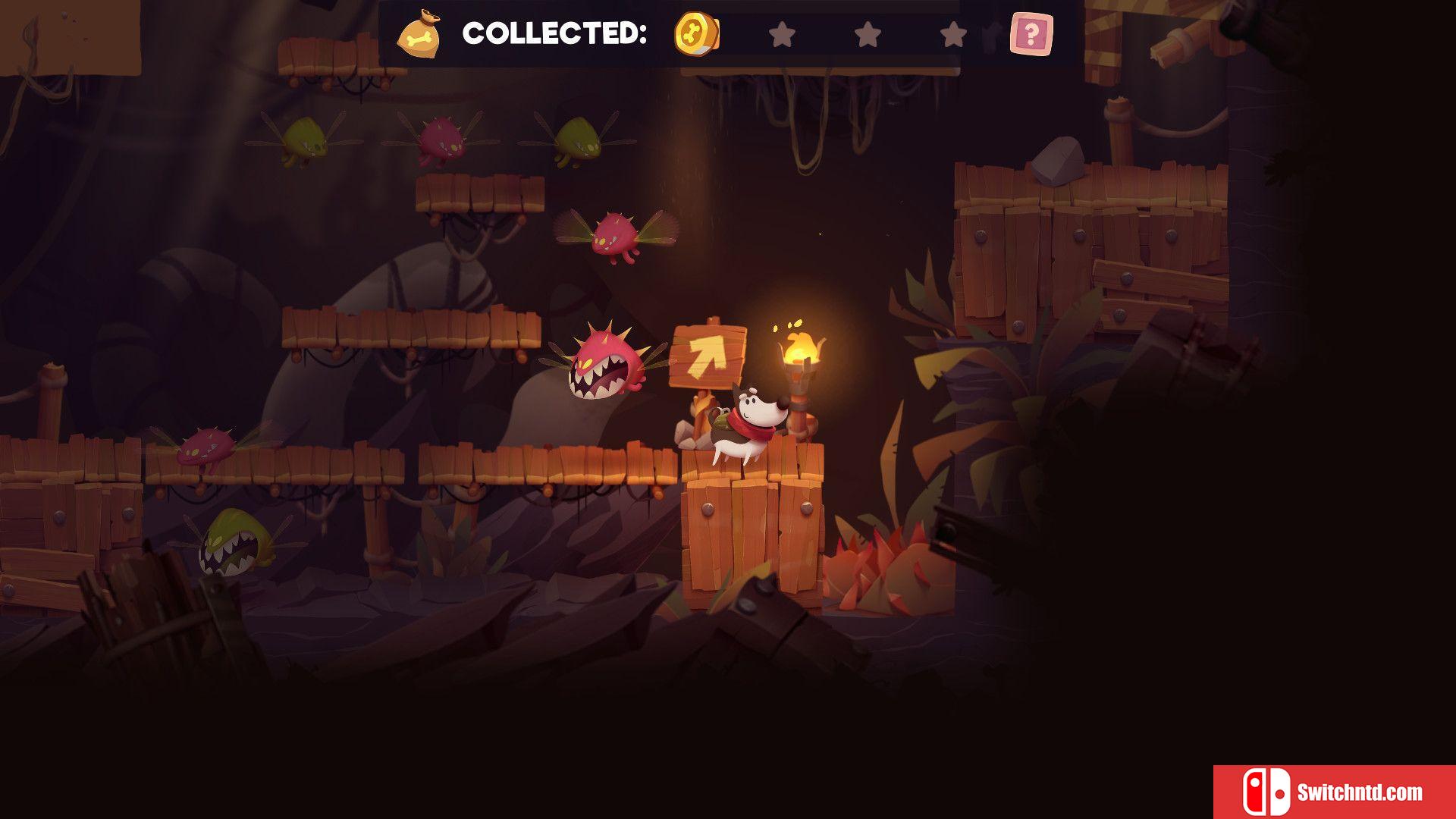This screenshot has height=819, width=1456.
Task: Click the pink question mark mystery tile
Action: (x=1031, y=34)
